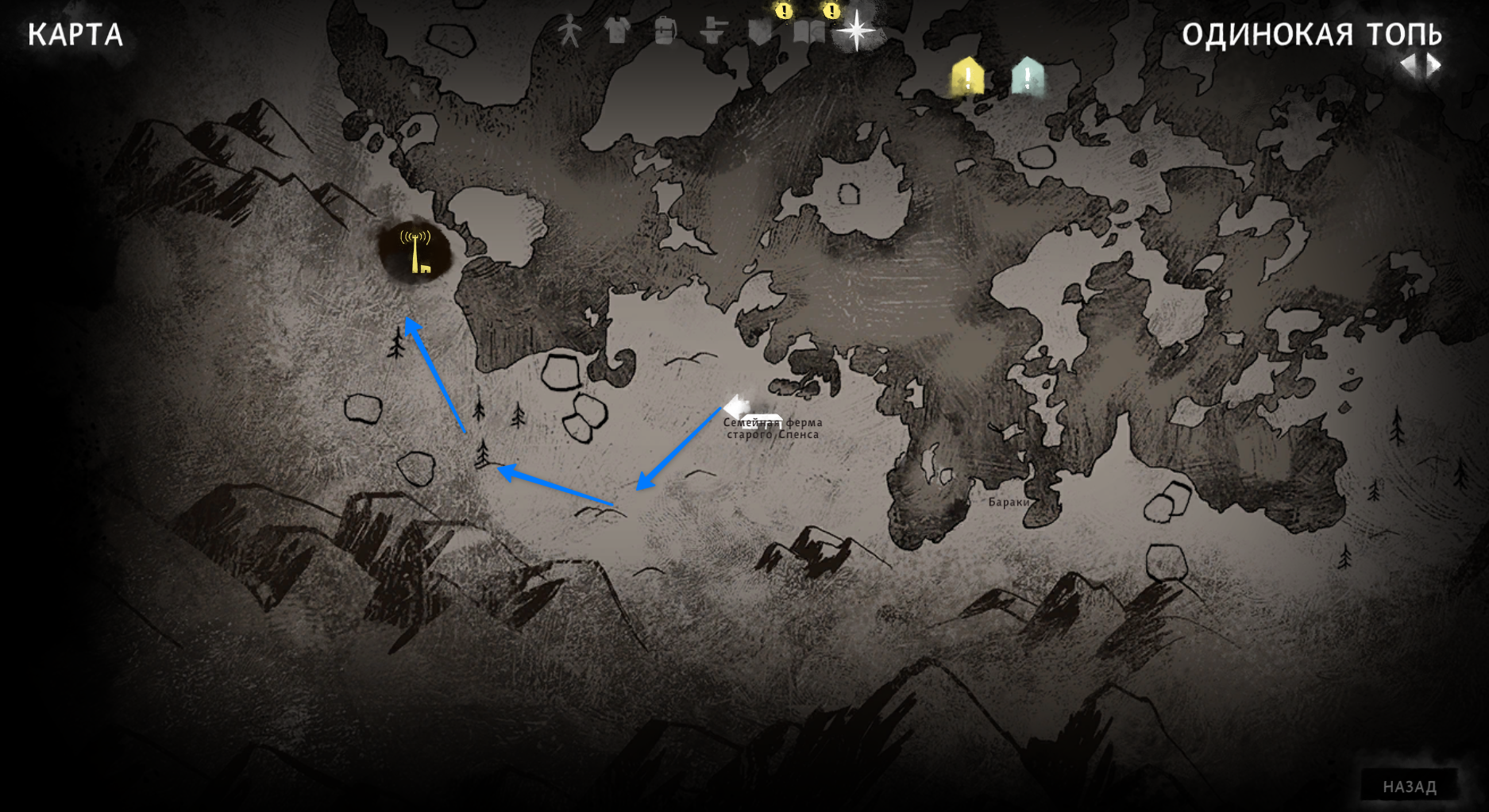Screen dimensions: 1489x812
Task: Click the yellow radio tower map marker
Action: [415, 251]
